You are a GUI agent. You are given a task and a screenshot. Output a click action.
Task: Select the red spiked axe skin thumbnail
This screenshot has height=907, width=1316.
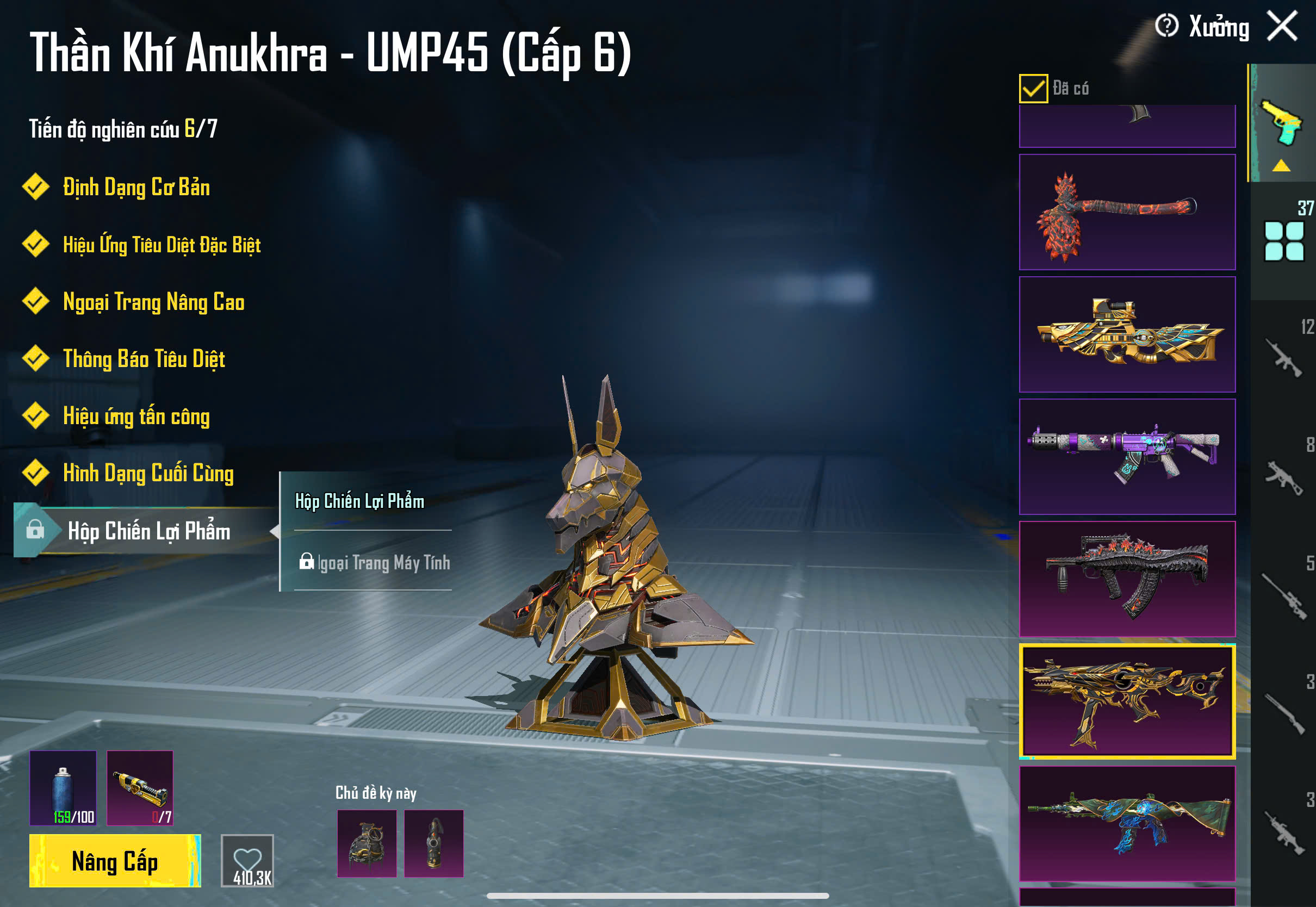coord(1127,212)
